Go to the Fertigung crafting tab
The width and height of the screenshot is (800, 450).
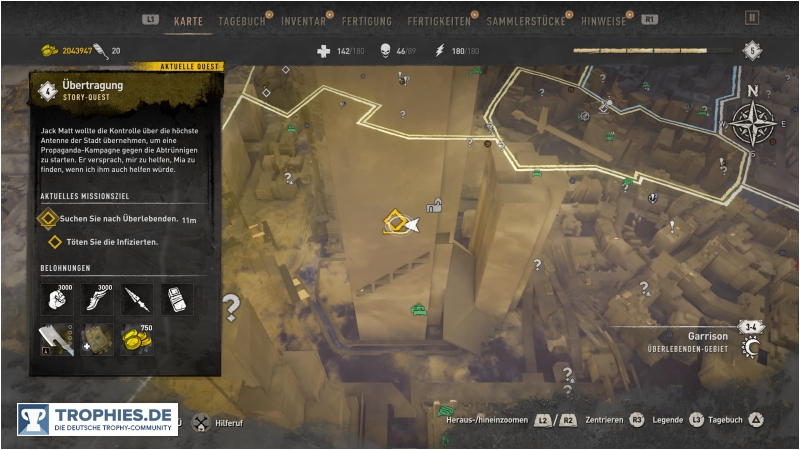pos(366,20)
